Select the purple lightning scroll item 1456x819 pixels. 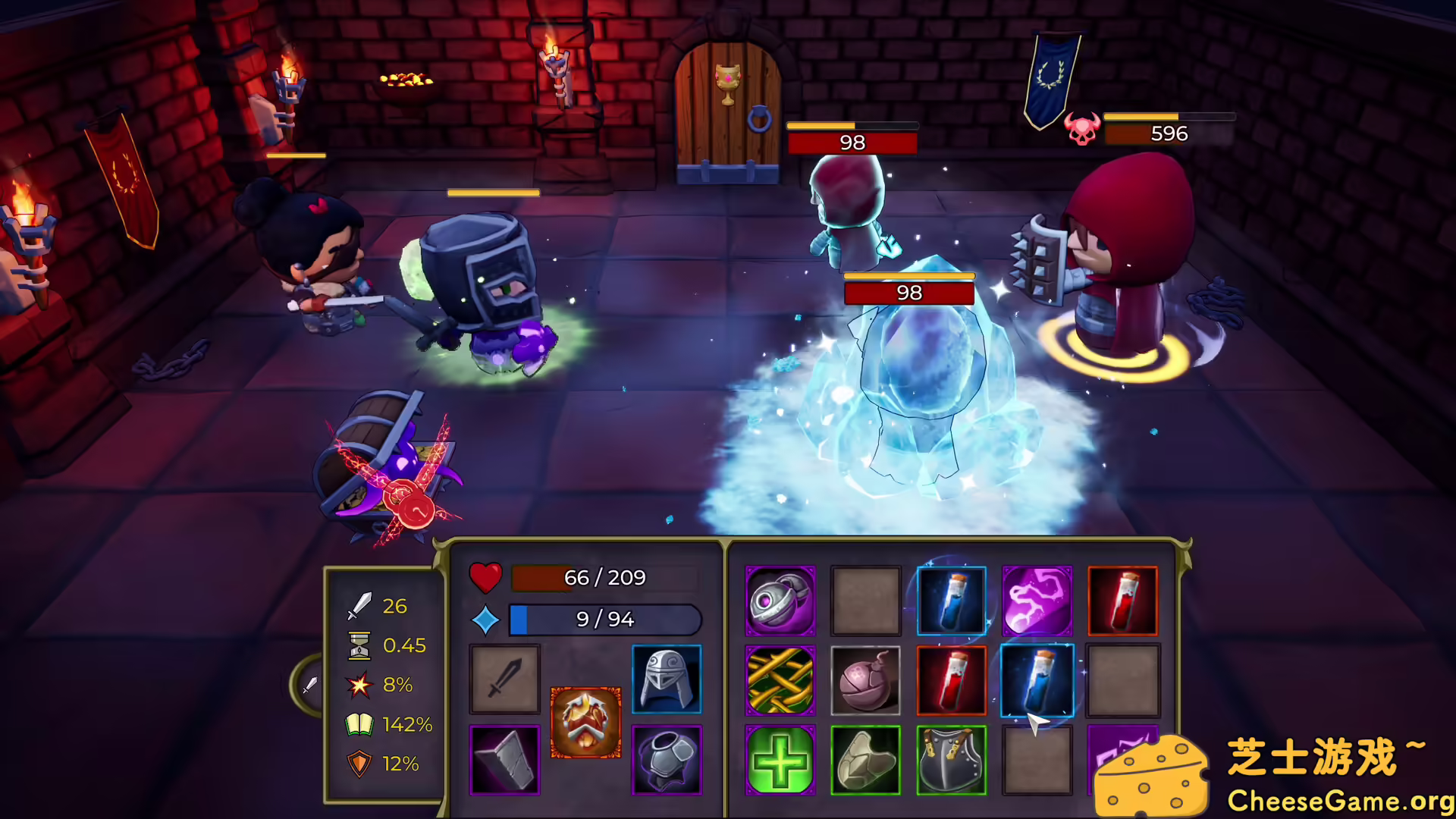tap(1037, 601)
